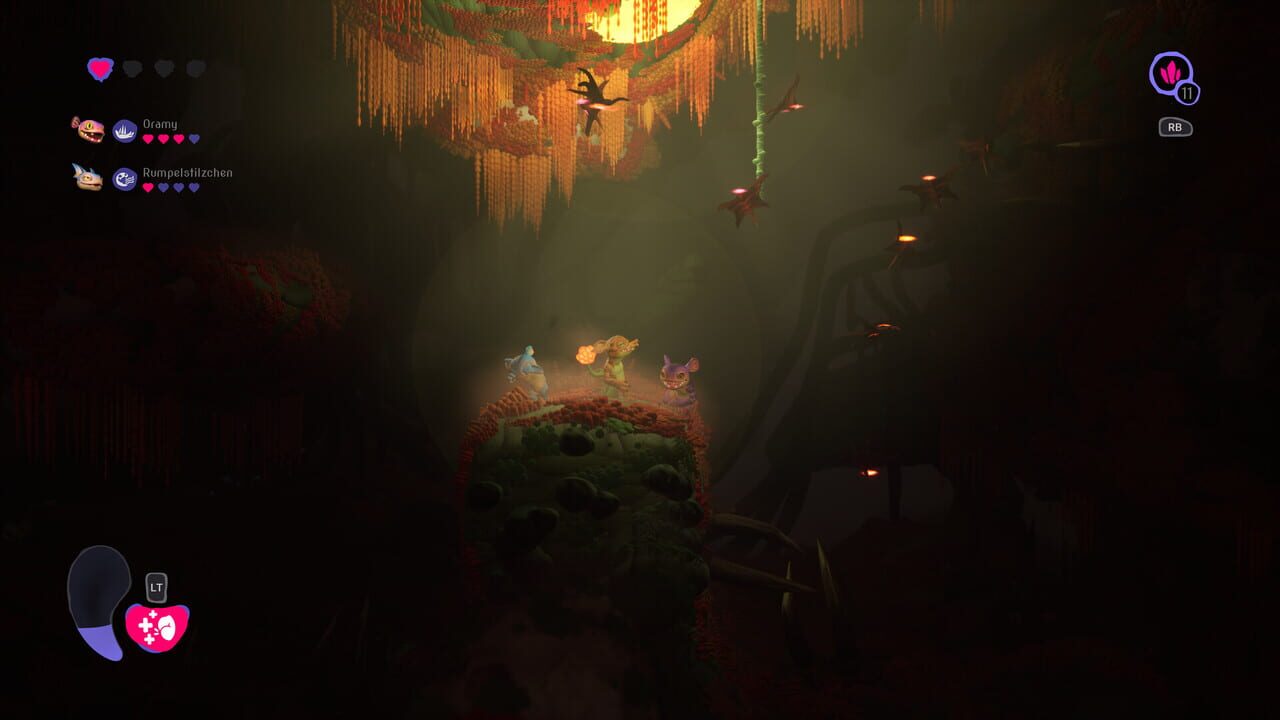The height and width of the screenshot is (720, 1280).
Task: Select Oramy's creature portrait
Action: (89, 130)
